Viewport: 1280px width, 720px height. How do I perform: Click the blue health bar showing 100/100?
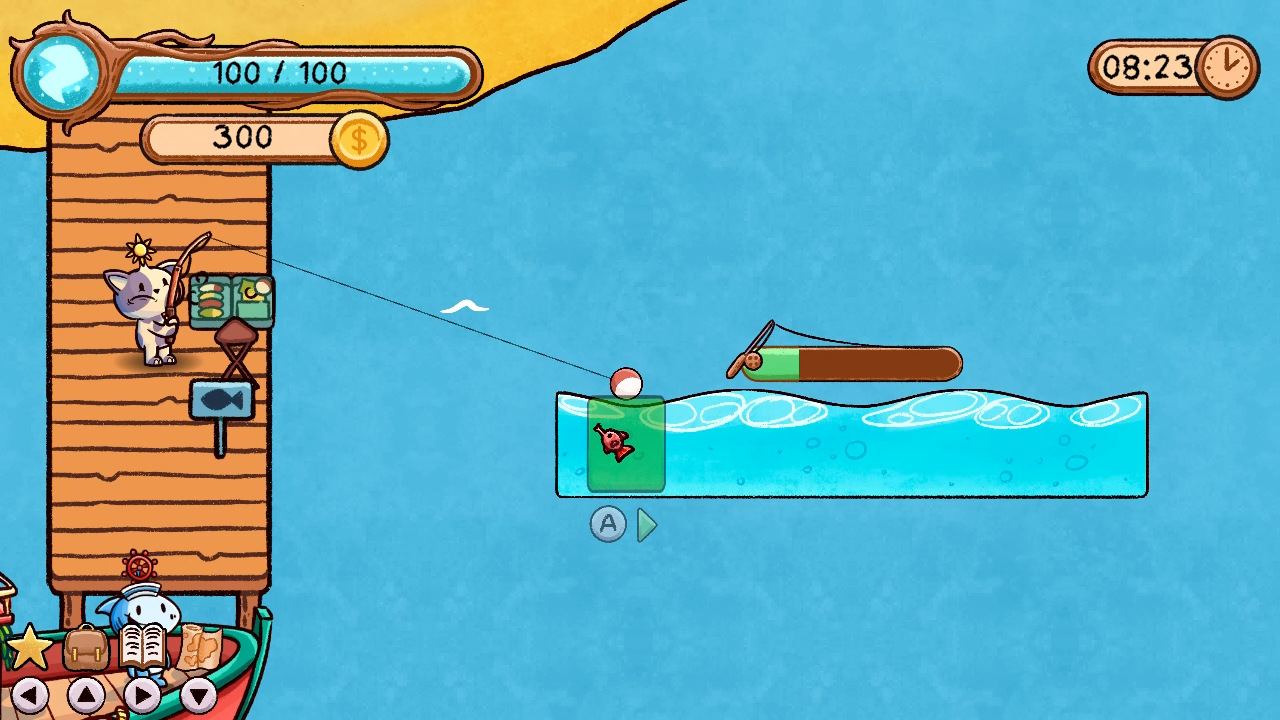(280, 72)
